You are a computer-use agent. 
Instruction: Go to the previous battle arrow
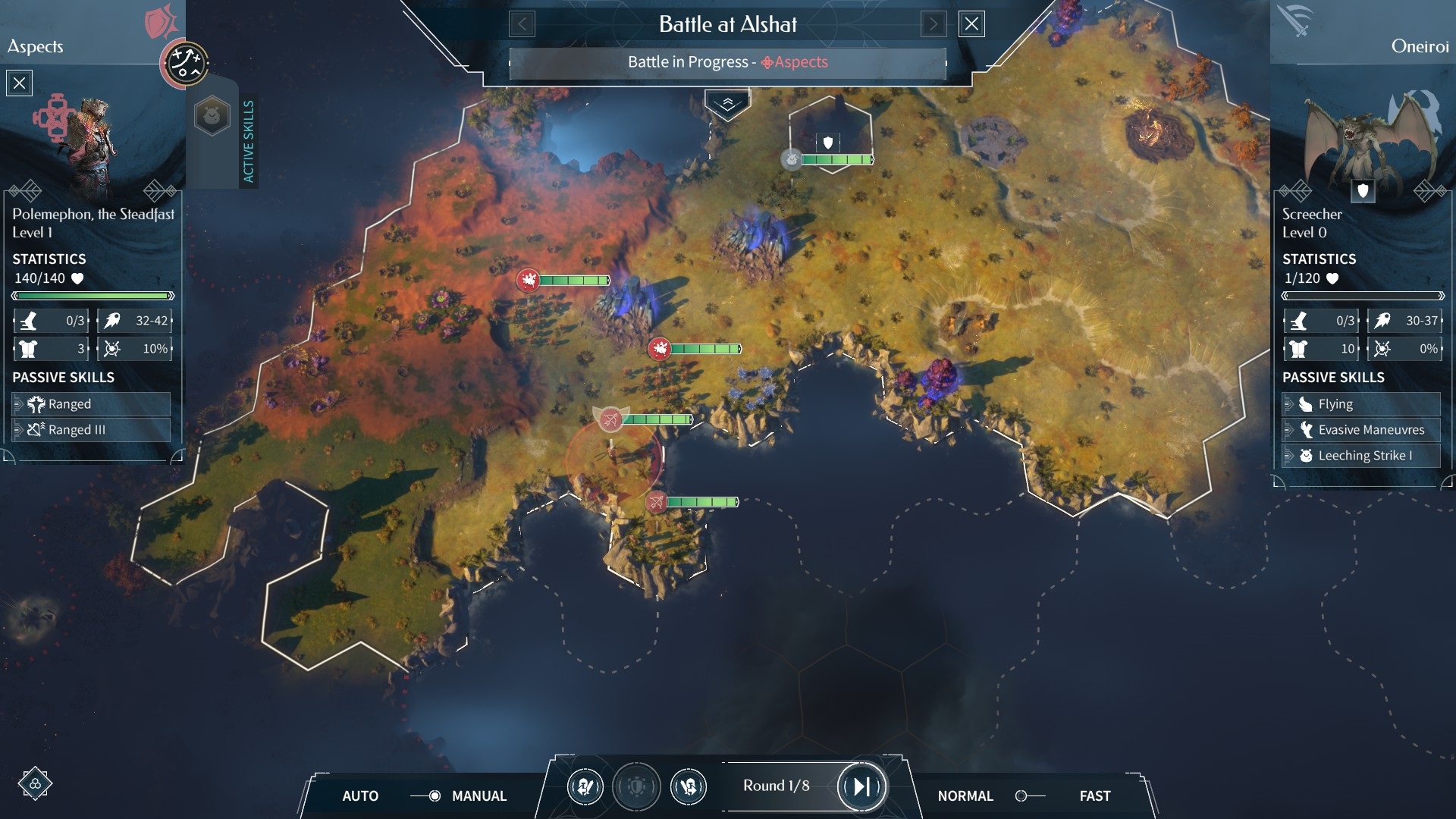click(522, 24)
